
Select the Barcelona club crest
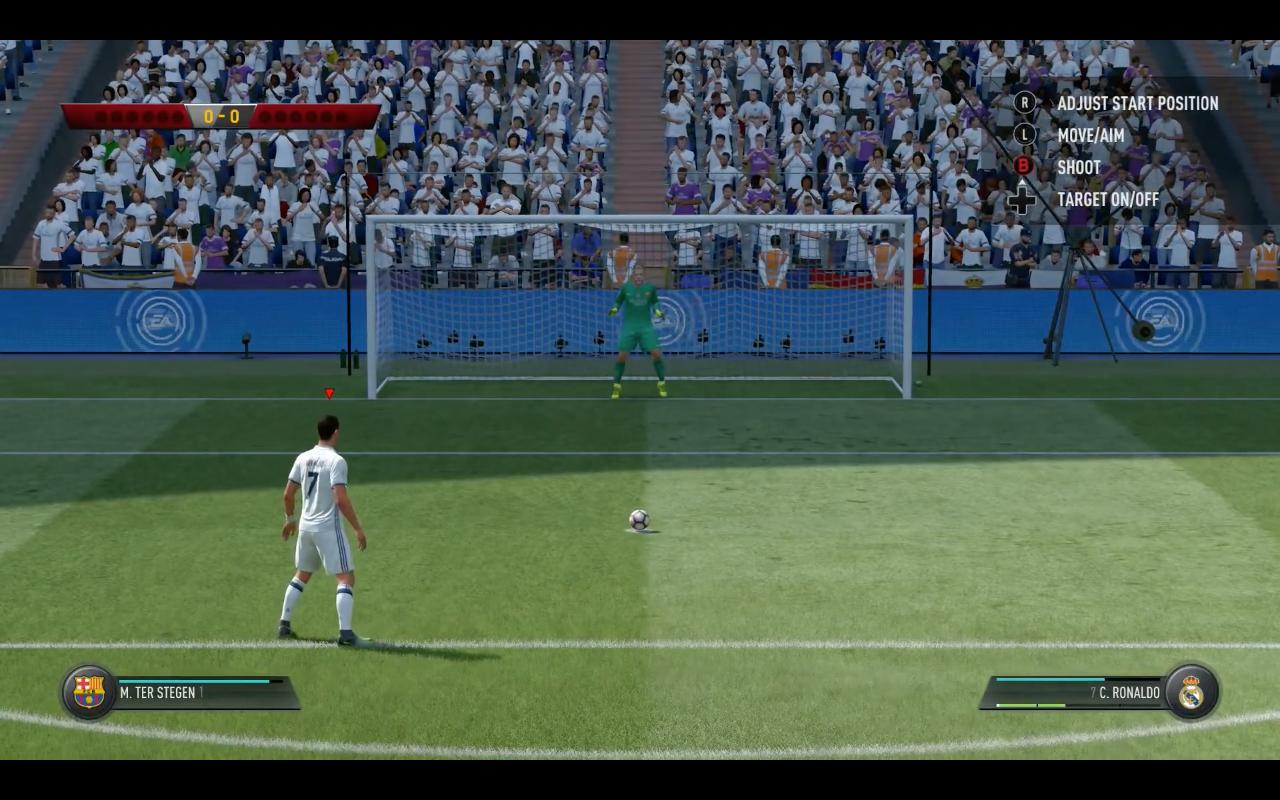pos(88,692)
